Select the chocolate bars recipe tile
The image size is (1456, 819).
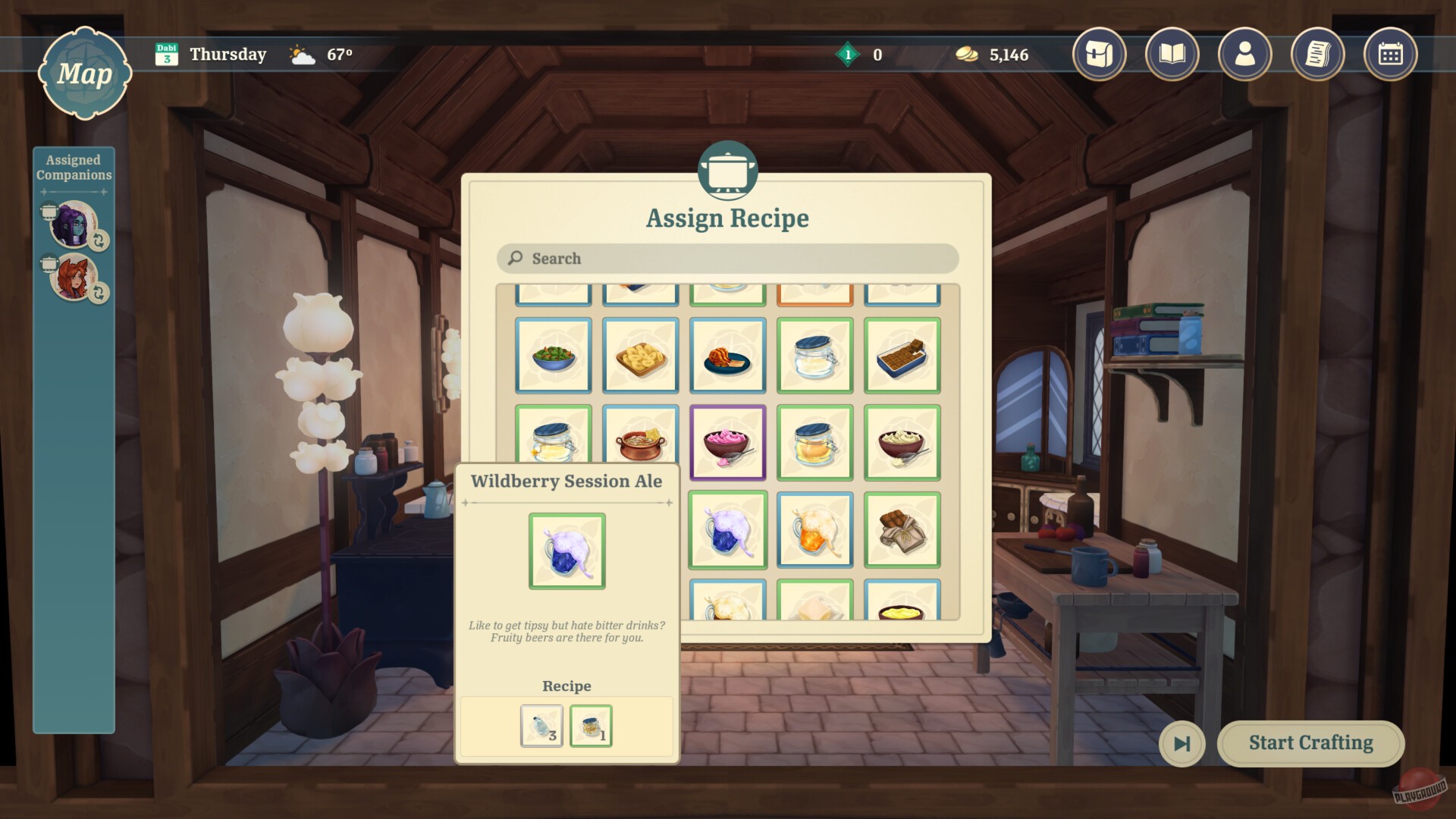click(x=902, y=531)
